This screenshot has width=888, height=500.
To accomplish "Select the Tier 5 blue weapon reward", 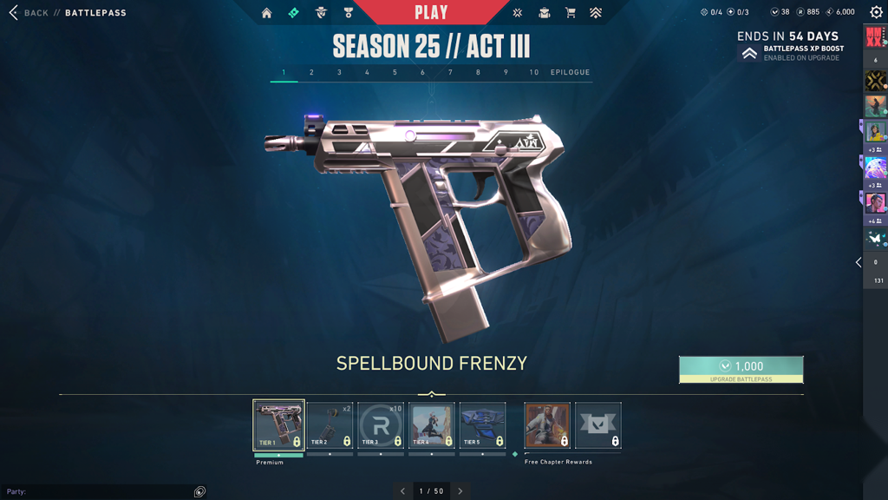I will coord(483,425).
